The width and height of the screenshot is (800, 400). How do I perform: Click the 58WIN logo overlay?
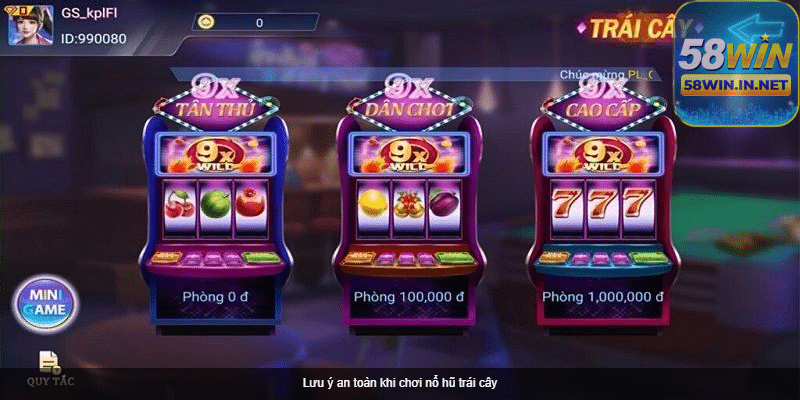pos(735,60)
